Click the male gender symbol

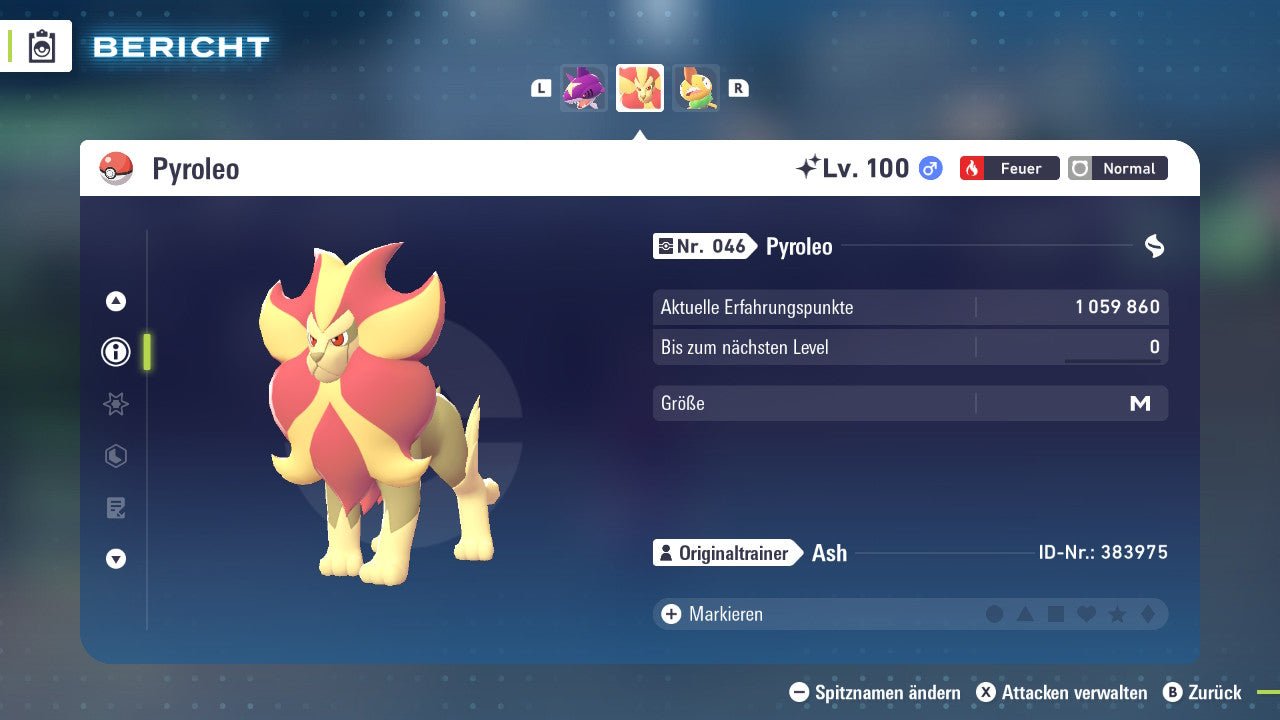(929, 168)
